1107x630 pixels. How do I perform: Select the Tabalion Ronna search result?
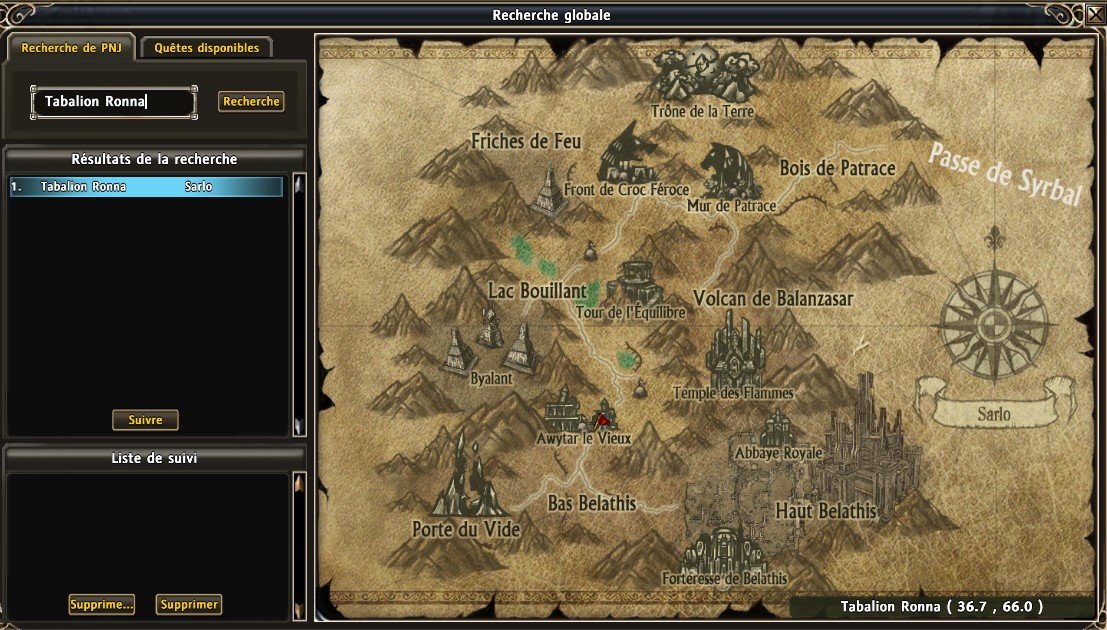click(146, 187)
